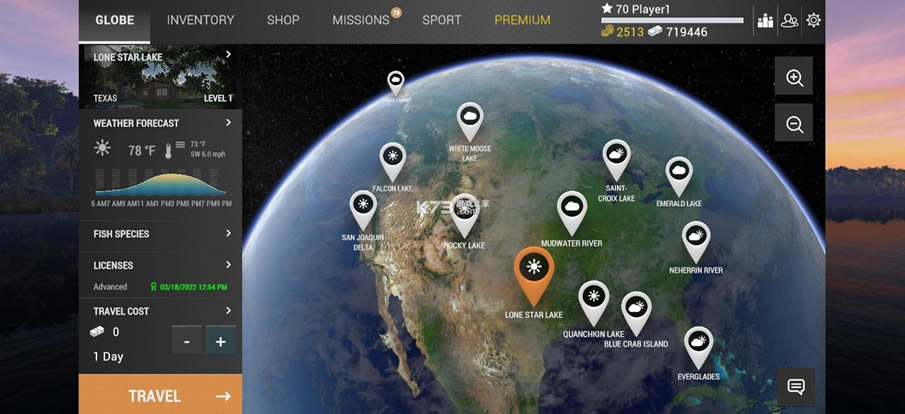Expand the Weather Forecast panel
Image resolution: width=905 pixels, height=414 pixels.
point(160,123)
